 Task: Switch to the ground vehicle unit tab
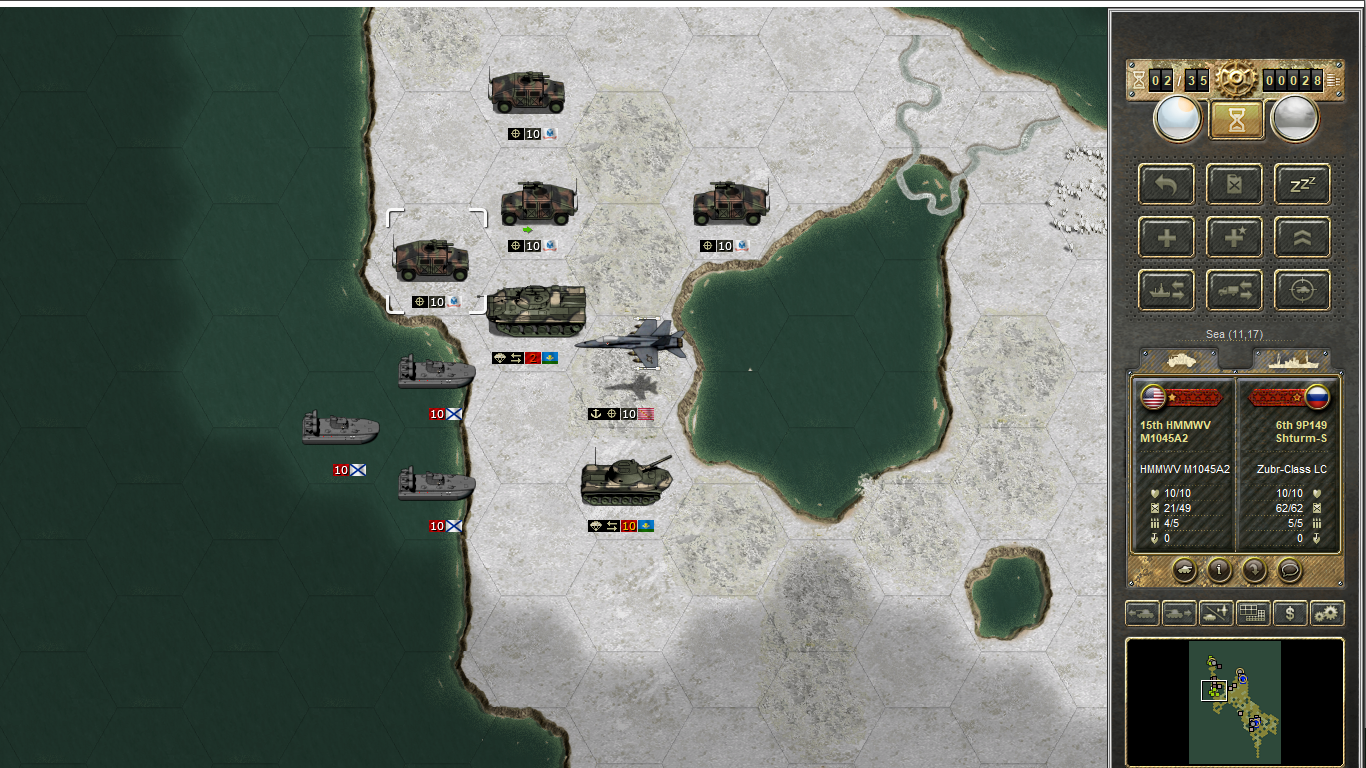coord(1179,358)
